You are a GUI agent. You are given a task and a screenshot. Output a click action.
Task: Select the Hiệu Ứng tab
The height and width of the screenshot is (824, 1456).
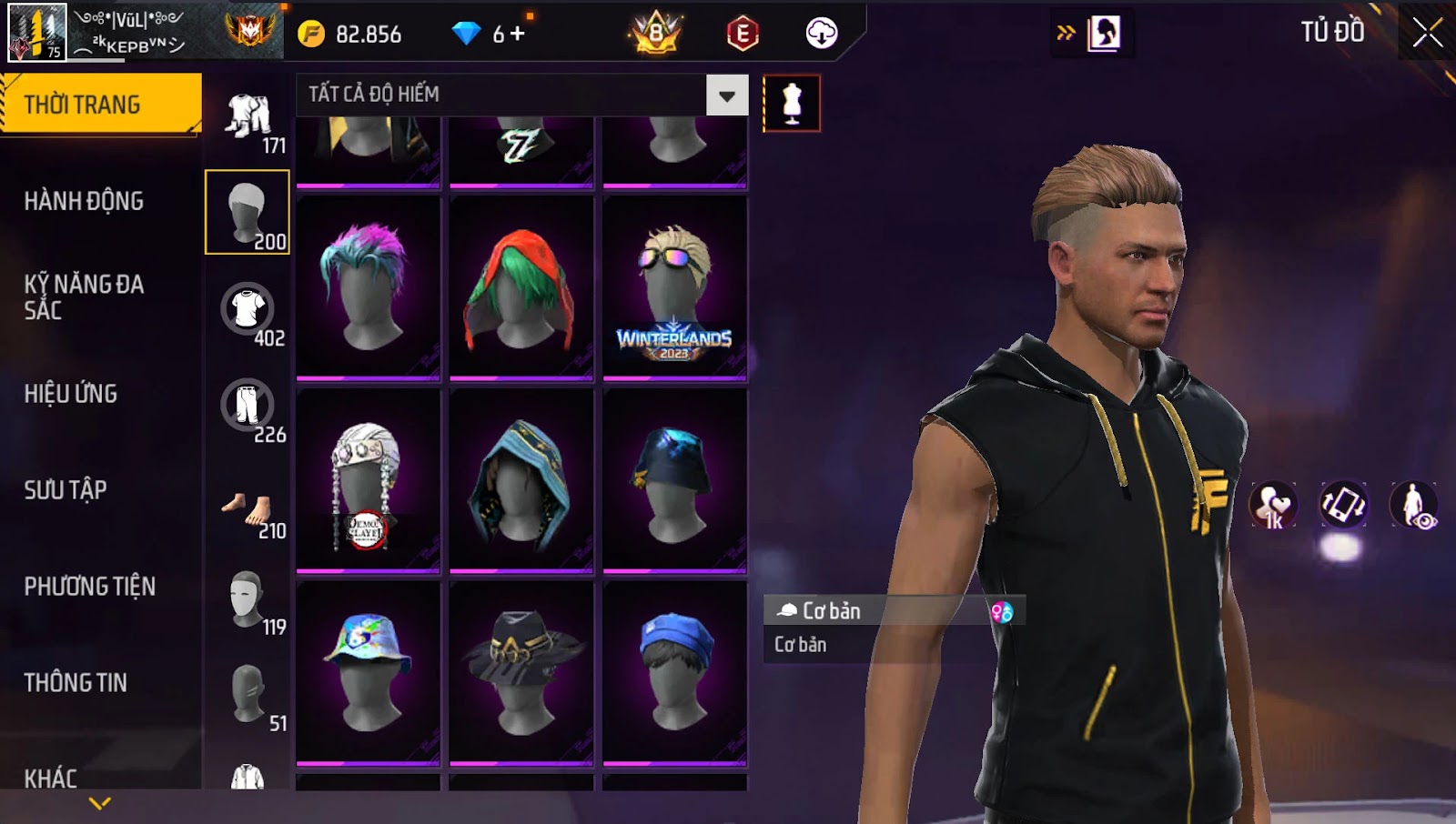point(71,394)
